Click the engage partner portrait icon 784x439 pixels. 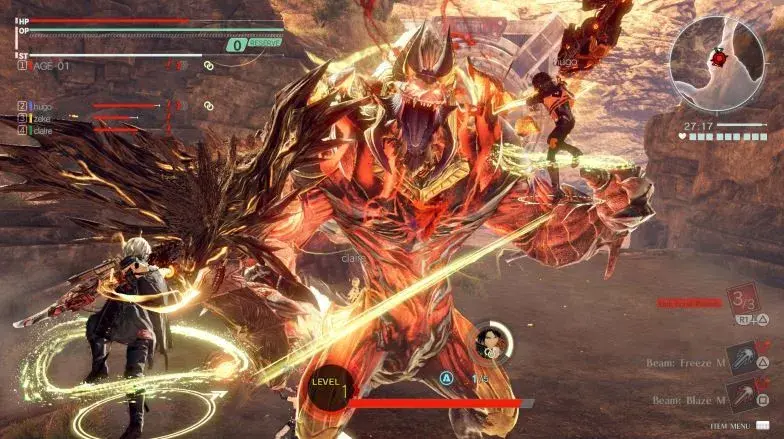coord(491,341)
